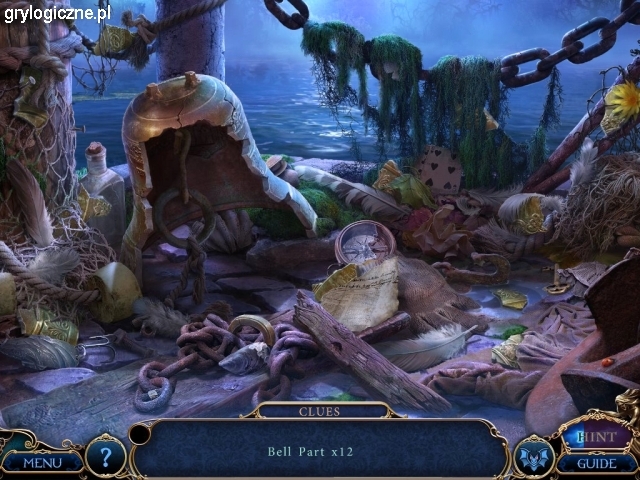Open the strategy Guide
The image size is (640, 480).
tap(597, 463)
